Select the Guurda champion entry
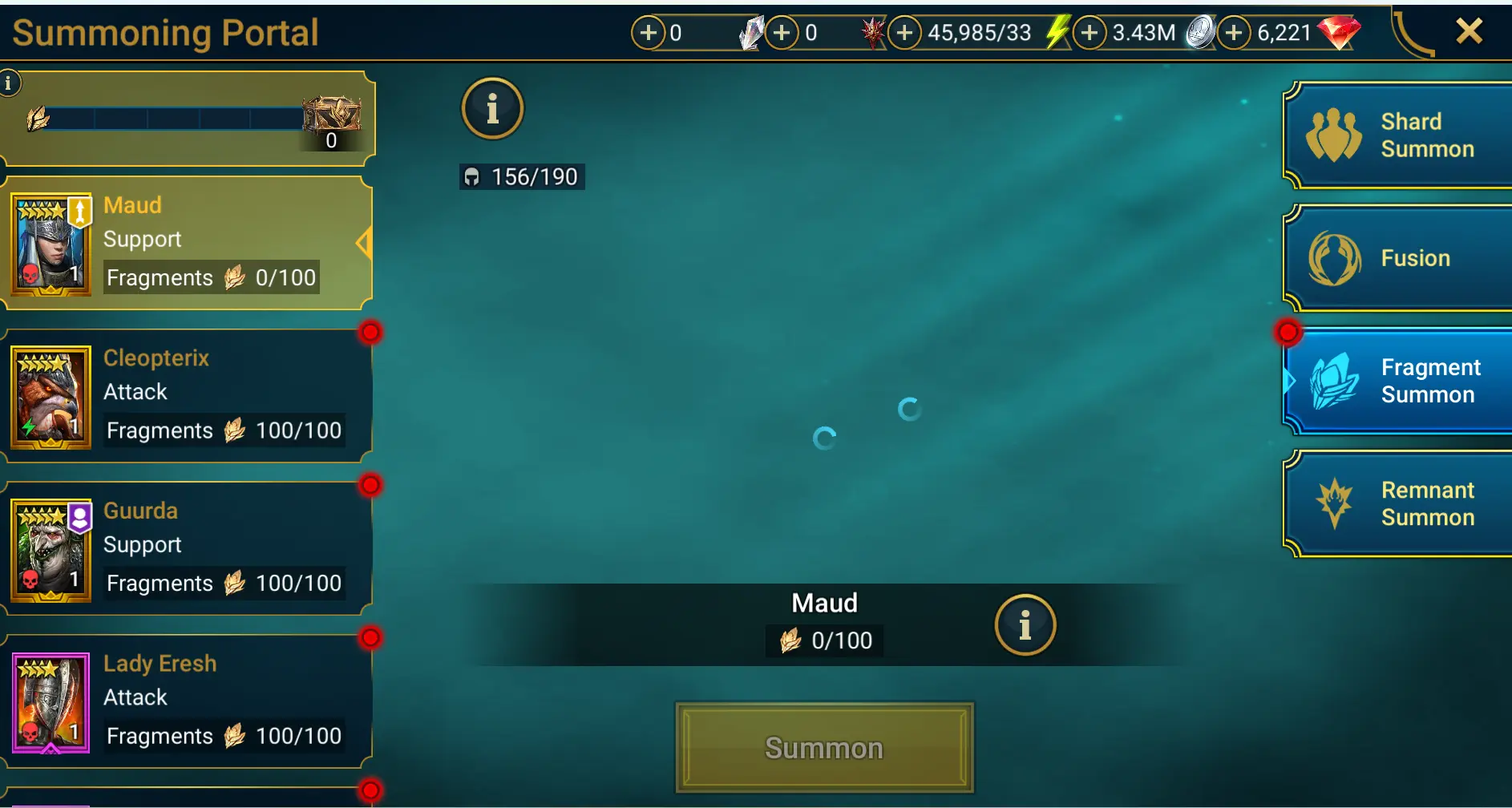Viewport: 1512px width, 808px height. click(x=183, y=547)
